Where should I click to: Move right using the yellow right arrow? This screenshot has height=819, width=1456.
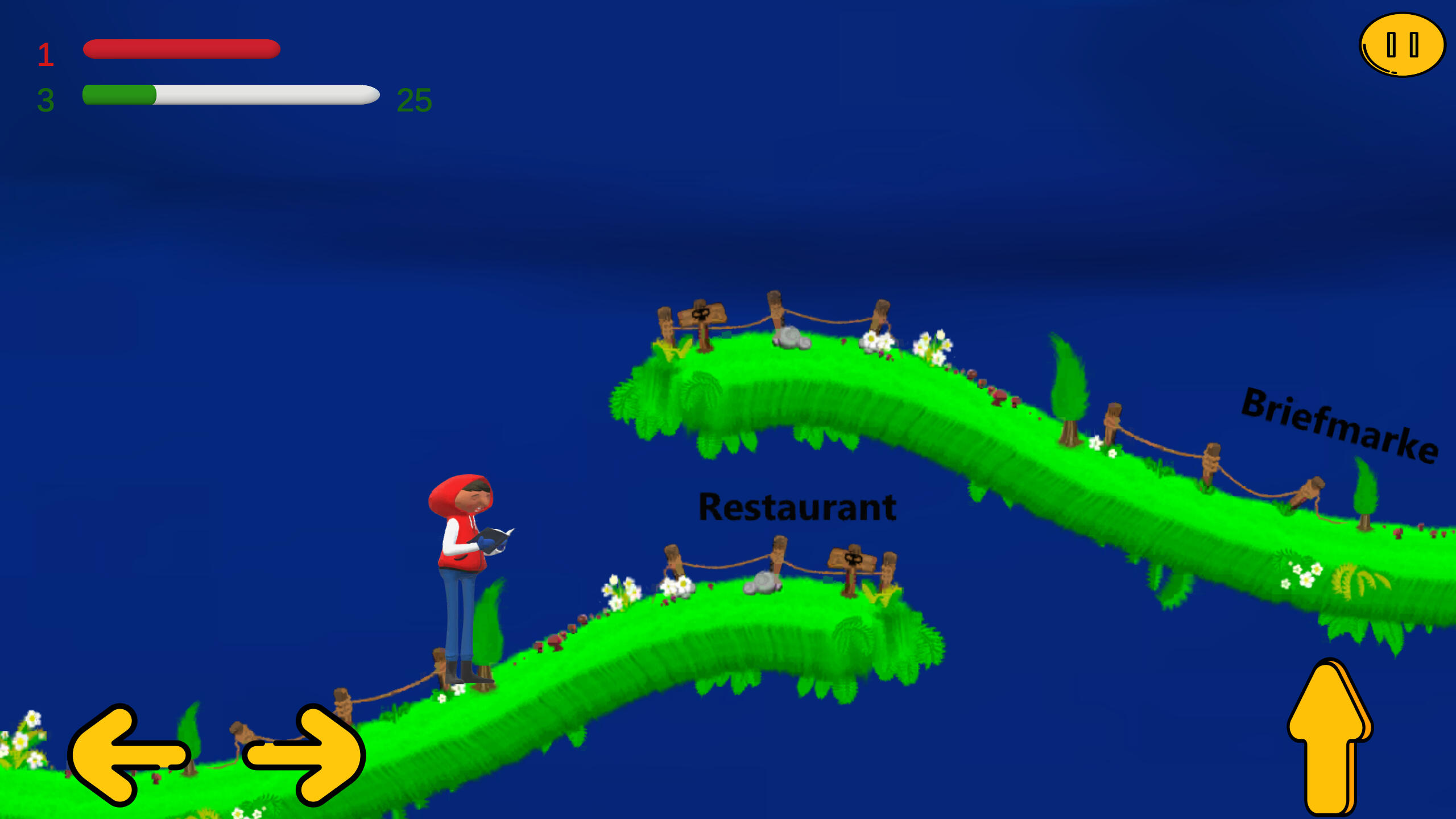305,755
